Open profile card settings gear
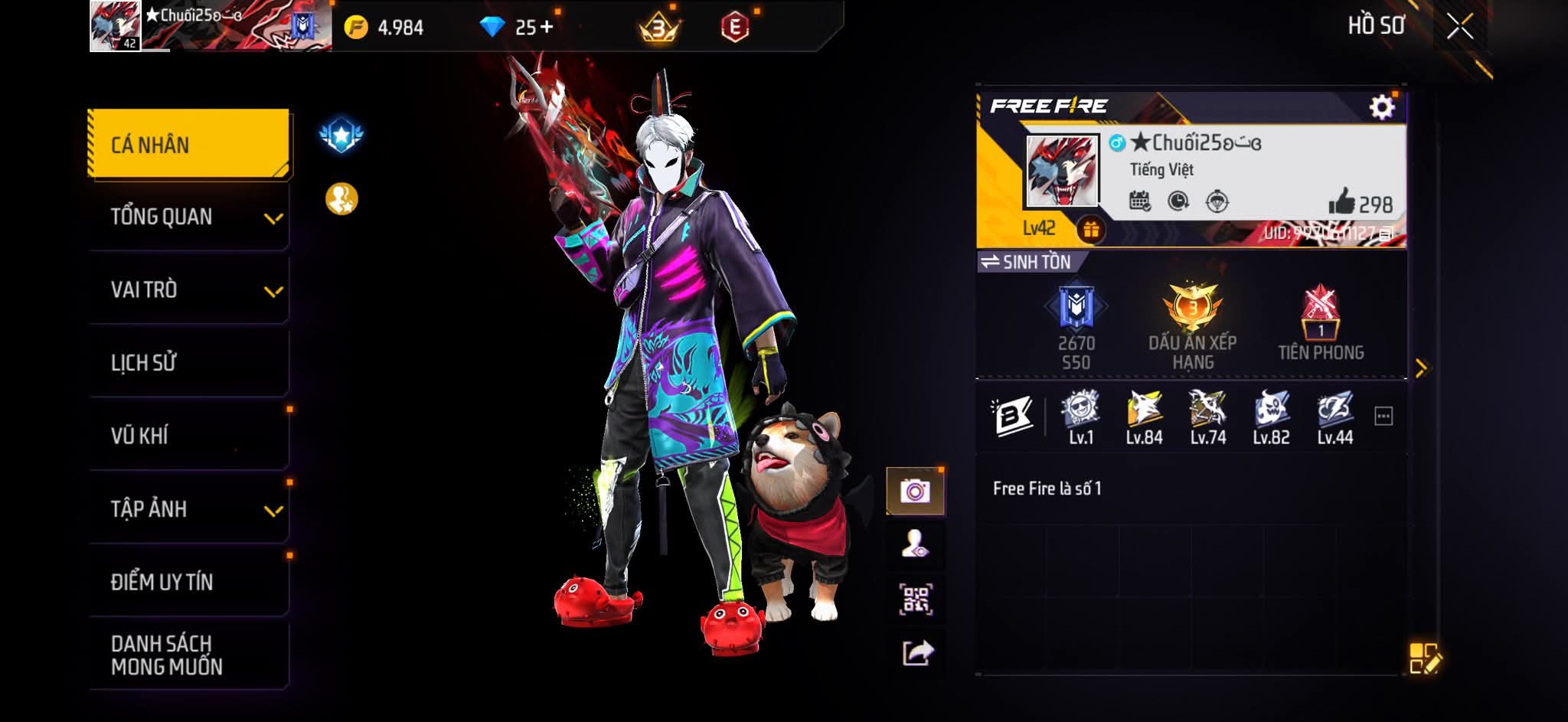 point(1381,107)
